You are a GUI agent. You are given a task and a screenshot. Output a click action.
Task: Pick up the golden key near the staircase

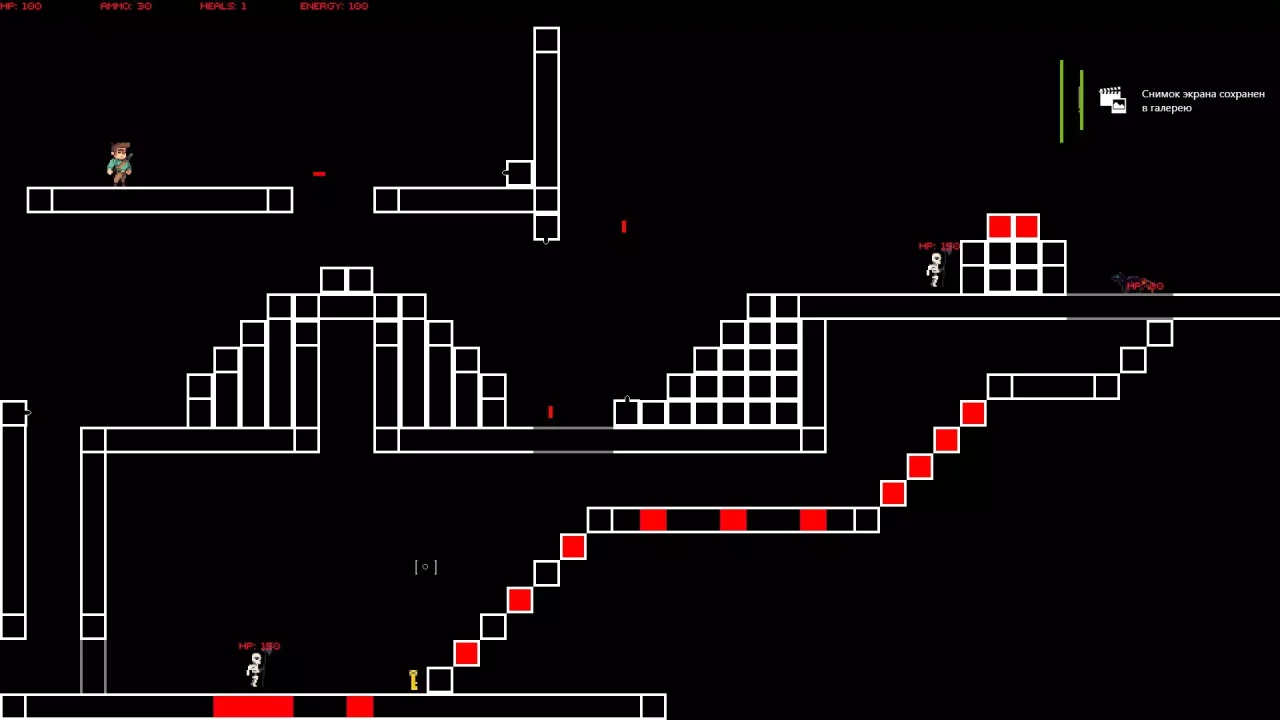413,679
